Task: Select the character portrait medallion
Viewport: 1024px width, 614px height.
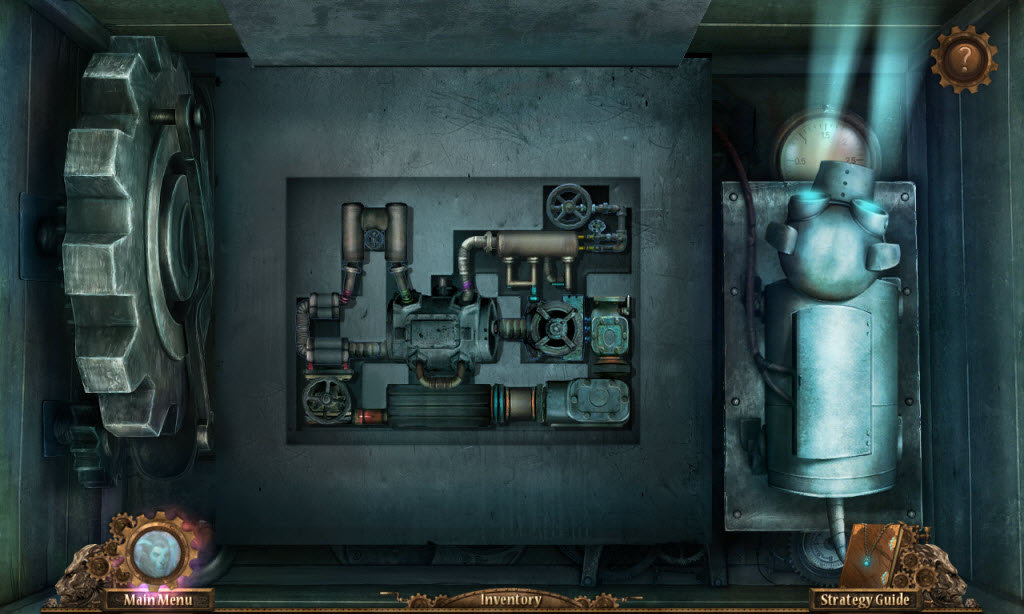Action: pos(157,550)
